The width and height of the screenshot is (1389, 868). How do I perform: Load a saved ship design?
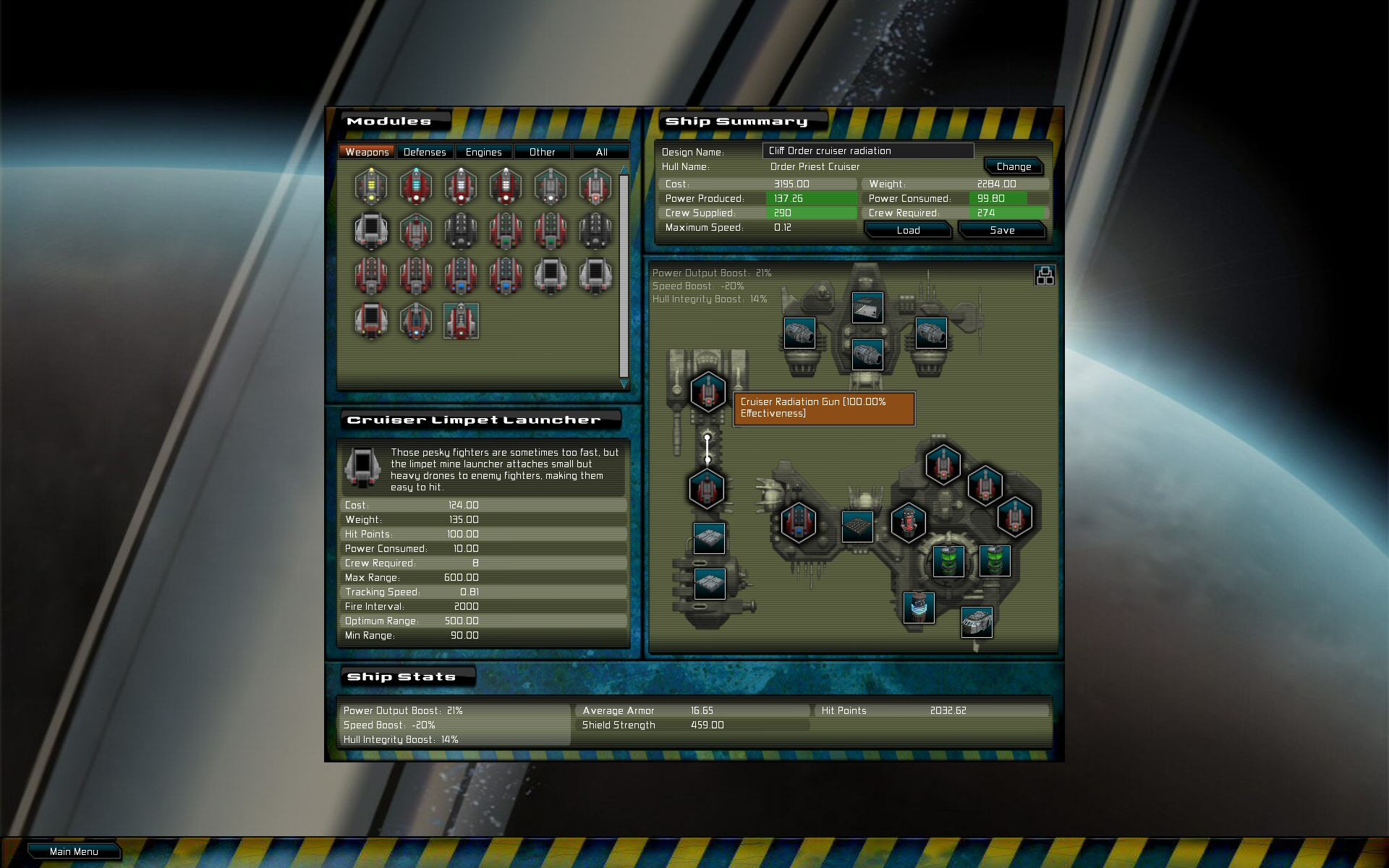(907, 230)
